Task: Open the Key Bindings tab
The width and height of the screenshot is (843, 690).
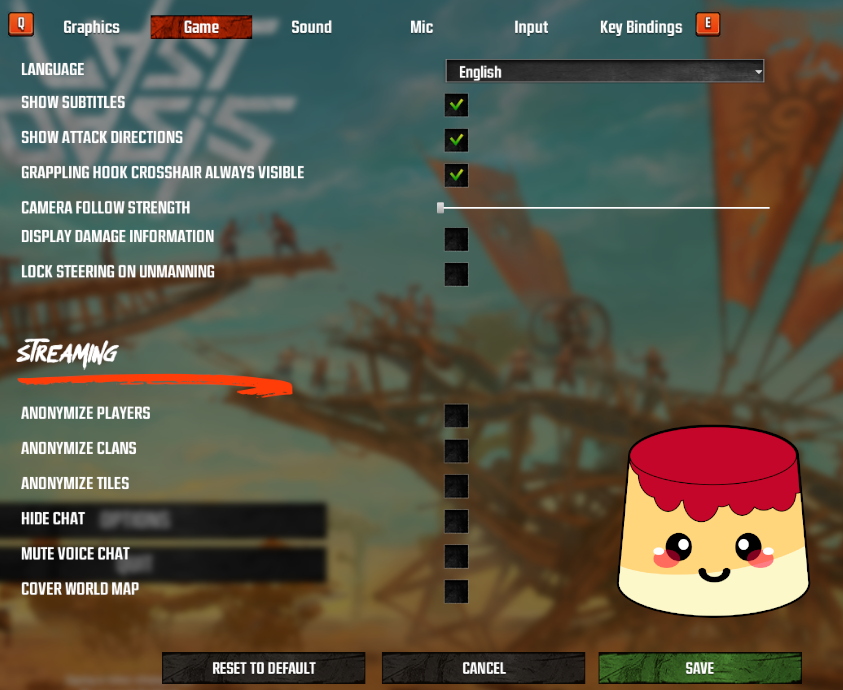Action: (x=641, y=27)
